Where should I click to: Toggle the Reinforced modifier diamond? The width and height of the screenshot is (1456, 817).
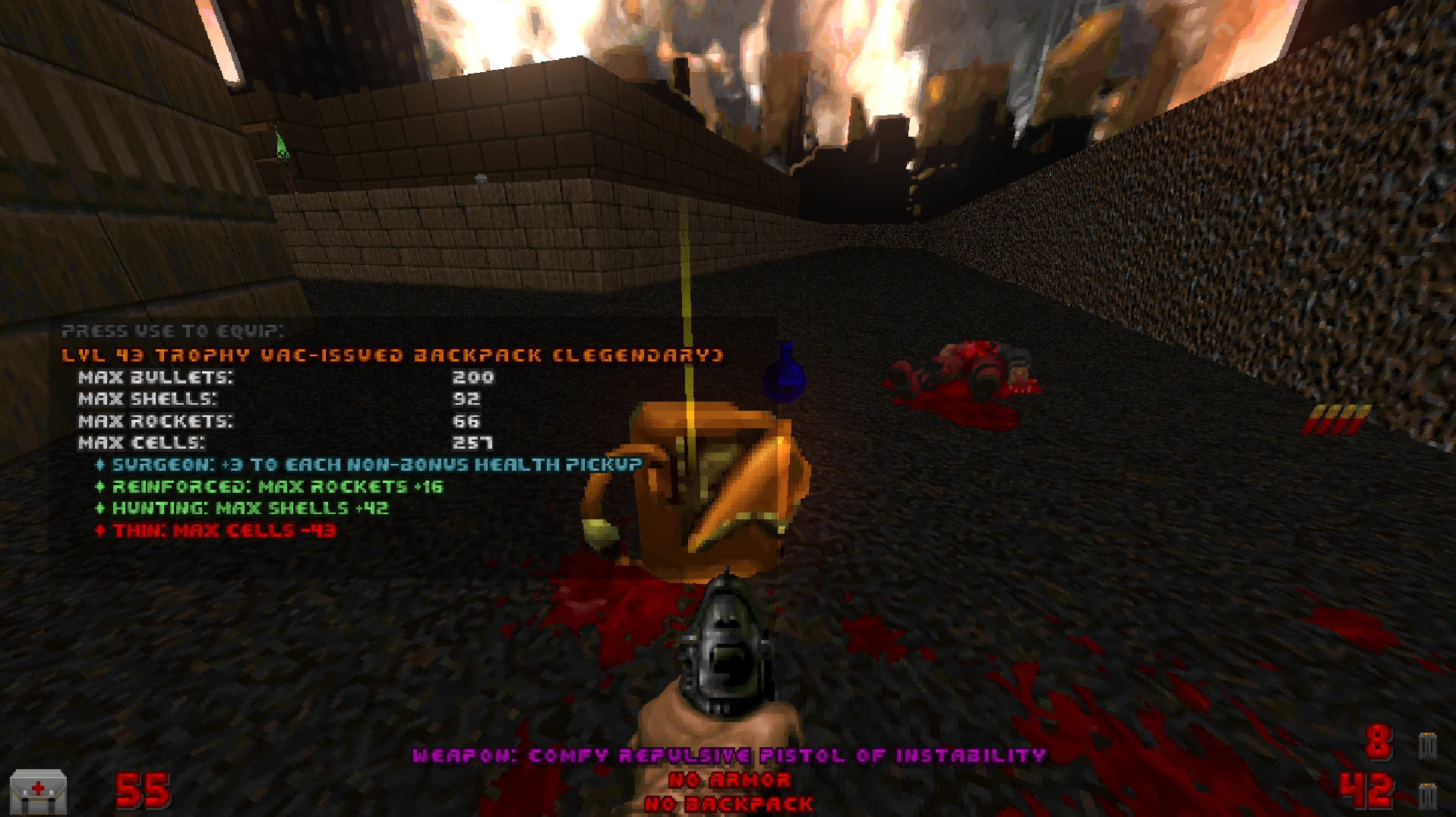[101, 487]
